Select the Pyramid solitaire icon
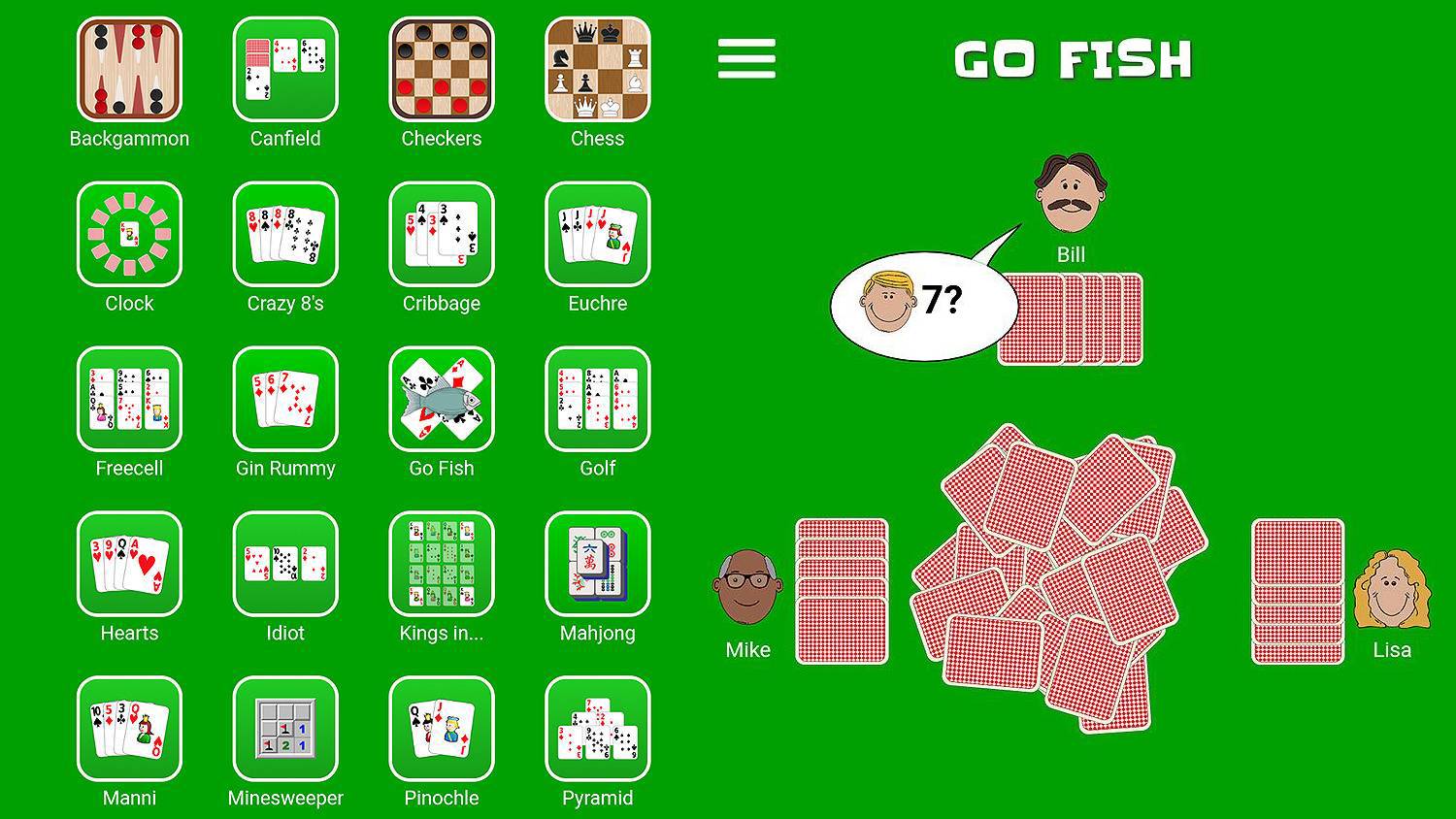The height and width of the screenshot is (819, 1456). point(597,728)
